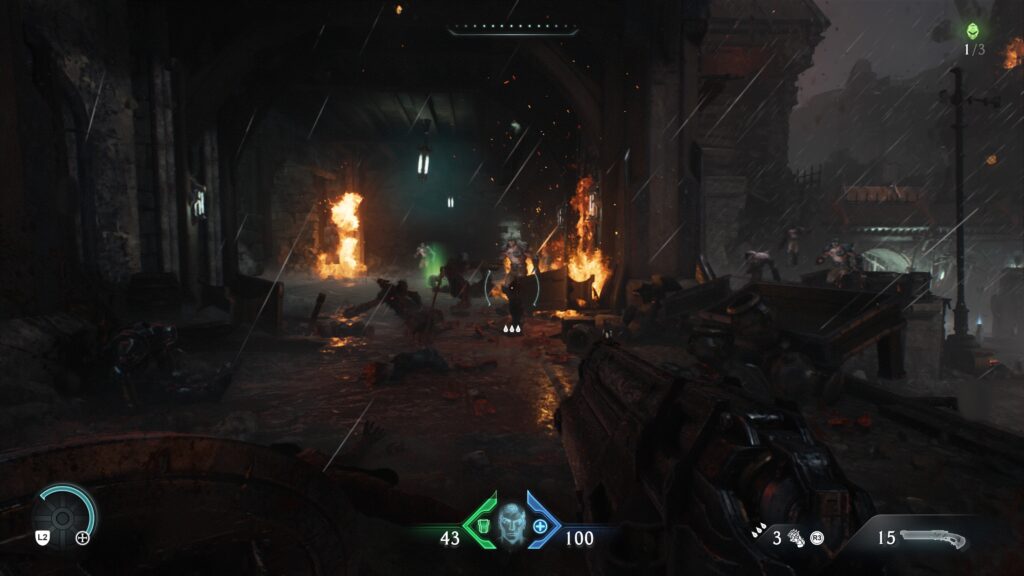Click the green glowing helmet objective icon
The image size is (1024, 576).
[x=973, y=31]
